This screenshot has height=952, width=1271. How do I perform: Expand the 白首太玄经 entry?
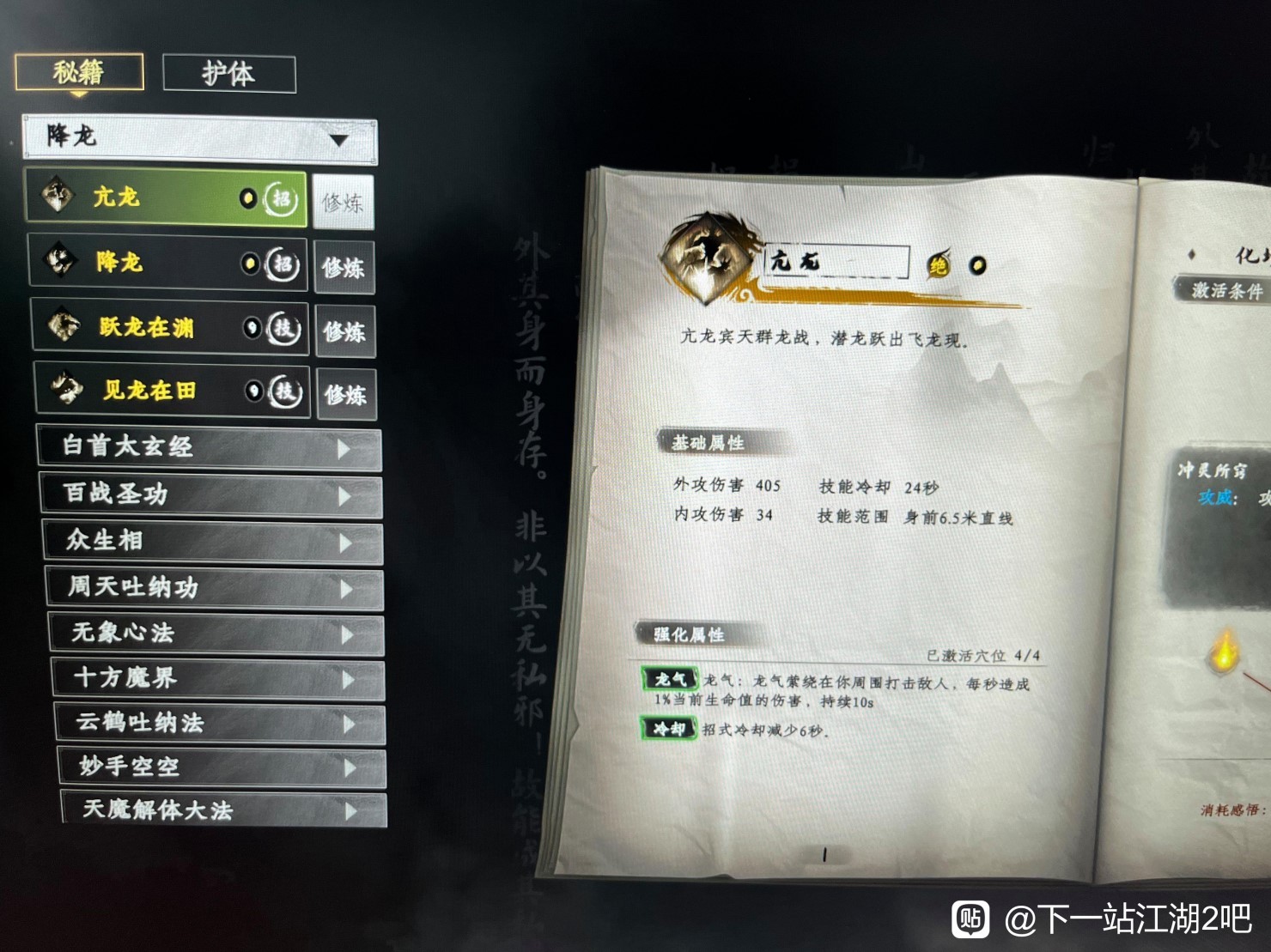210,448
